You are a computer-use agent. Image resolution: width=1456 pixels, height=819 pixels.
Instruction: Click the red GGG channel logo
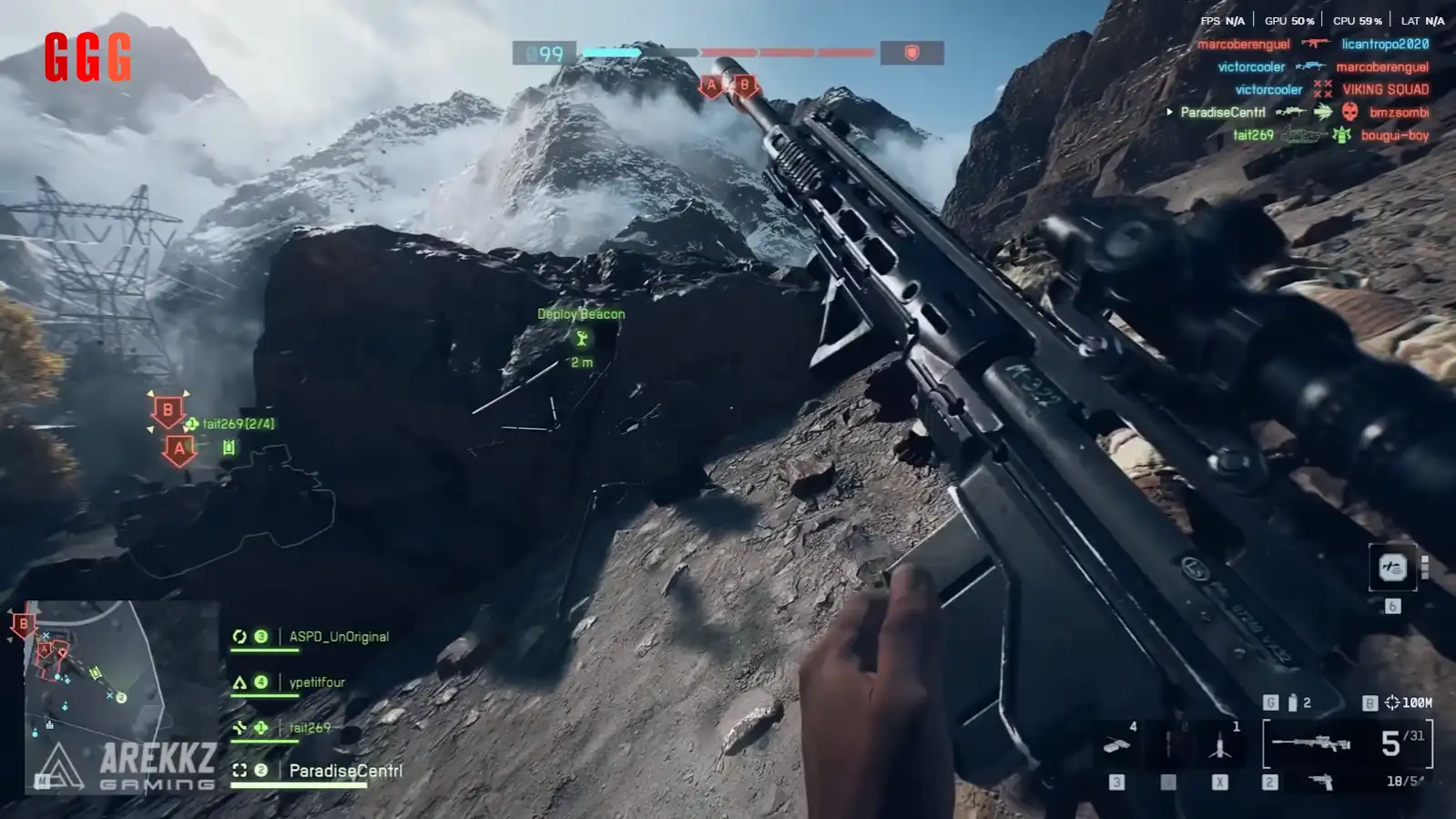(x=88, y=57)
